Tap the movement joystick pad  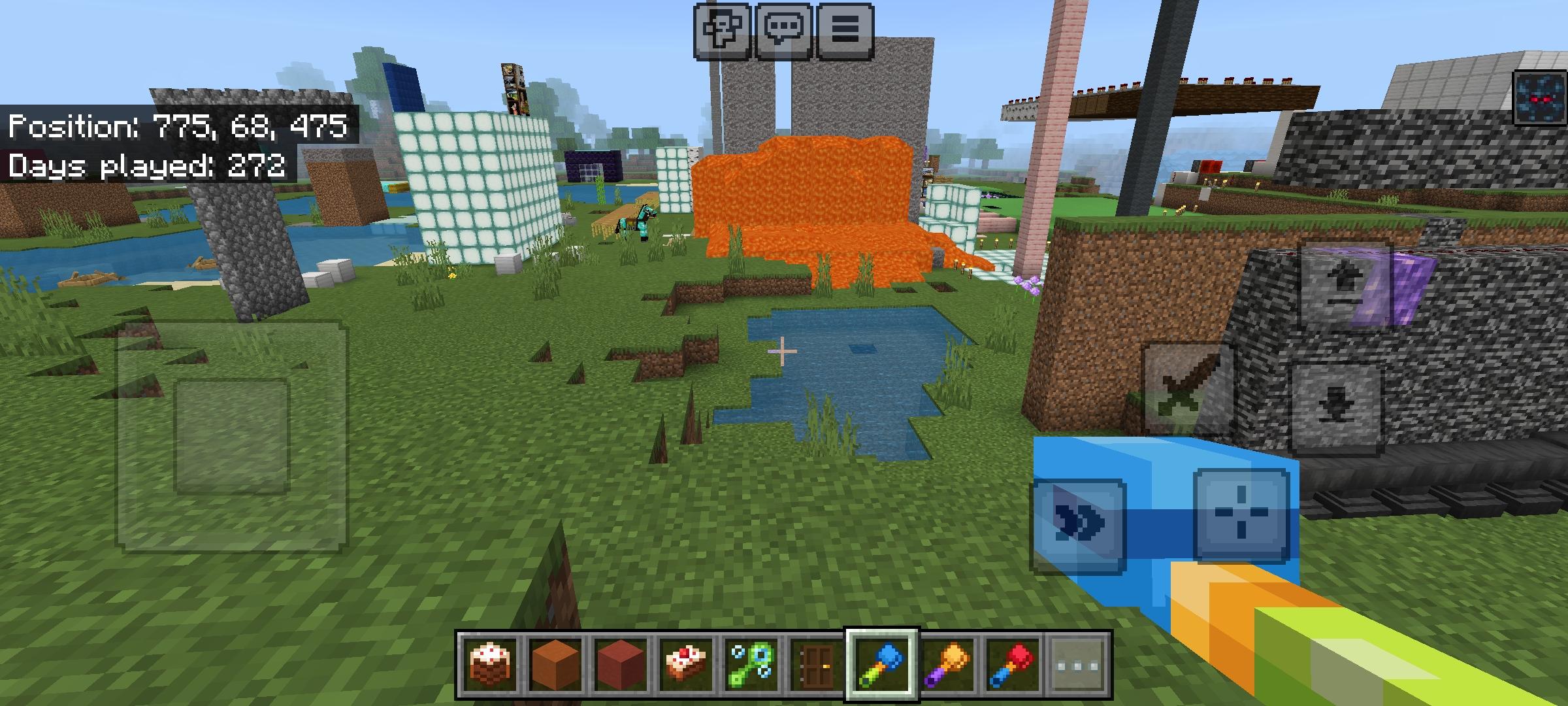[x=231, y=435]
